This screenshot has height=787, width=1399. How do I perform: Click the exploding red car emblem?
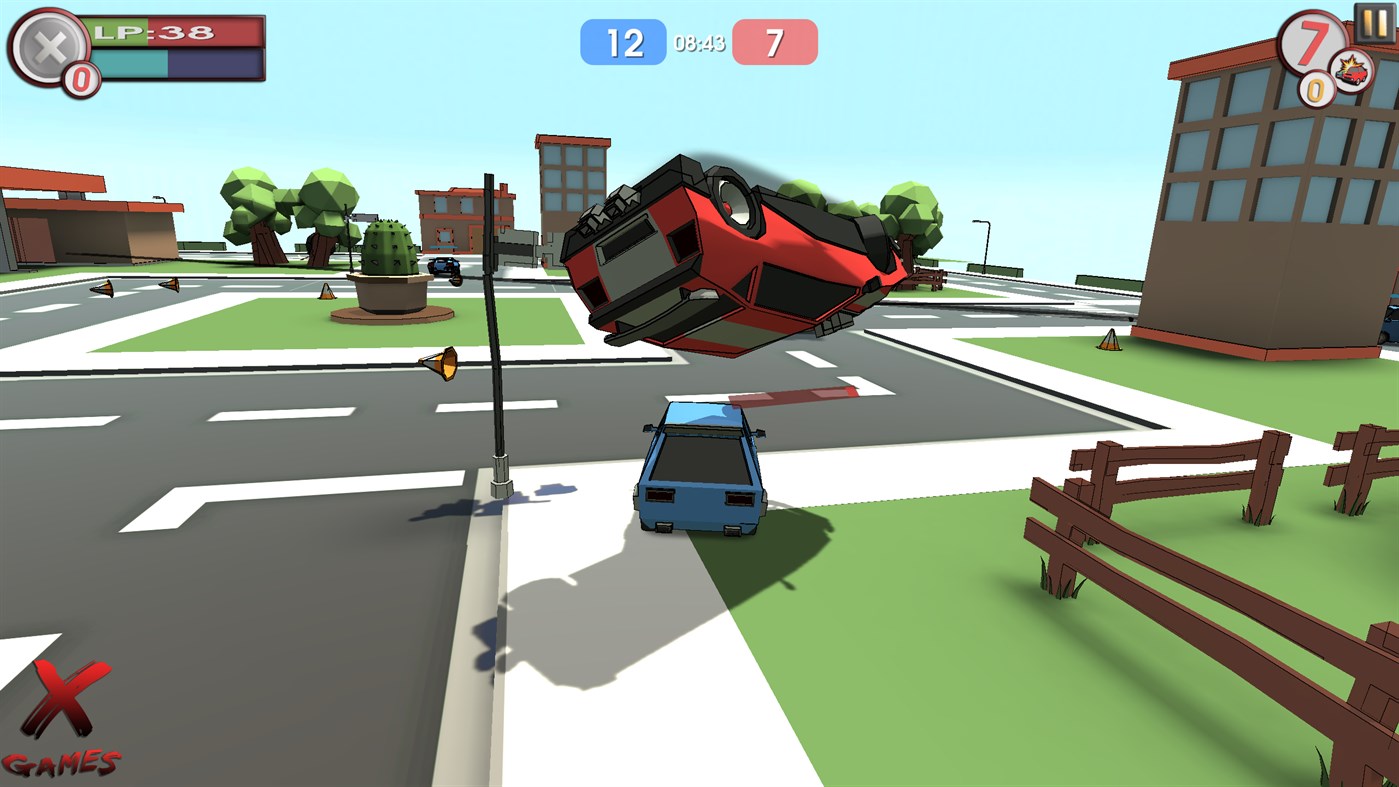click(x=1352, y=71)
